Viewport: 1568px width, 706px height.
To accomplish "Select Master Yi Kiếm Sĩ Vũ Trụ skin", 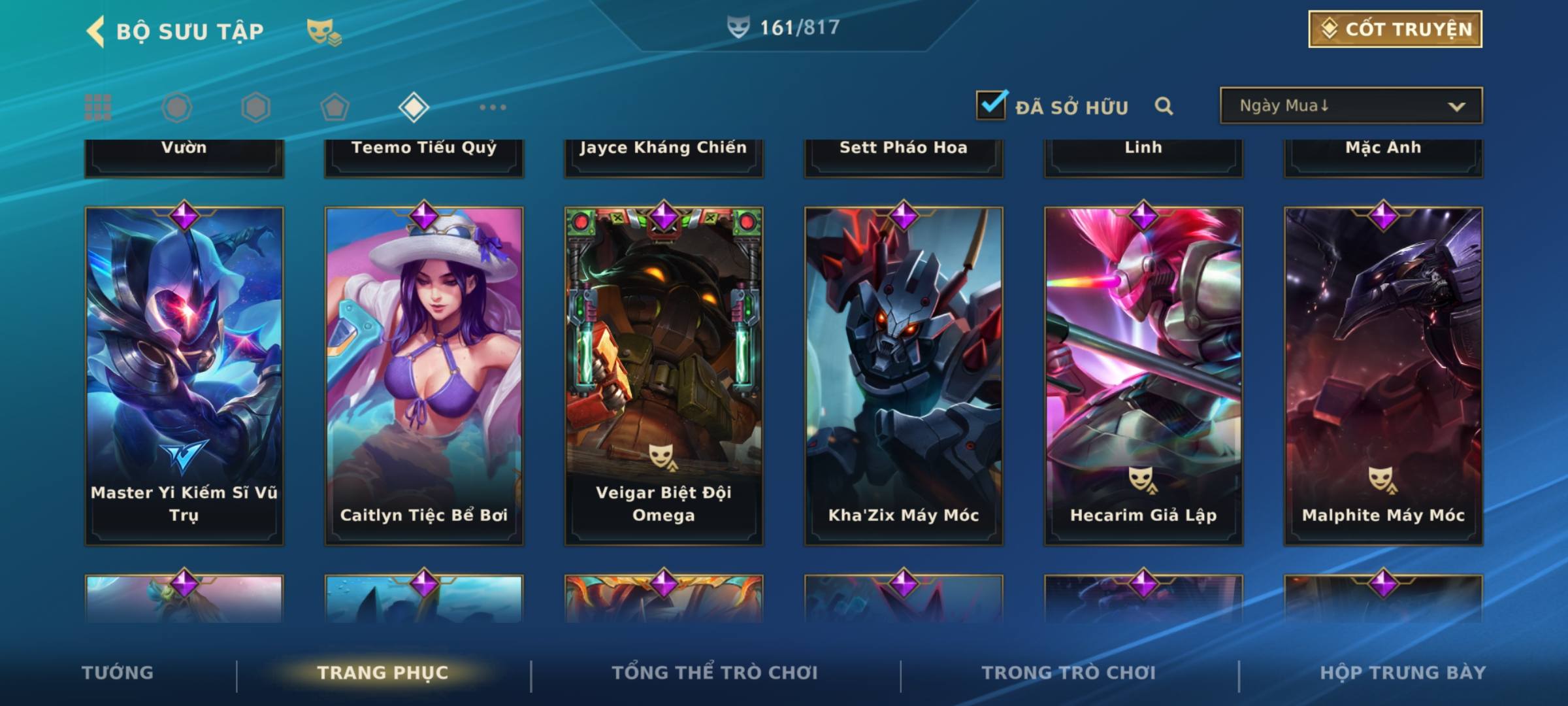I will point(184,376).
